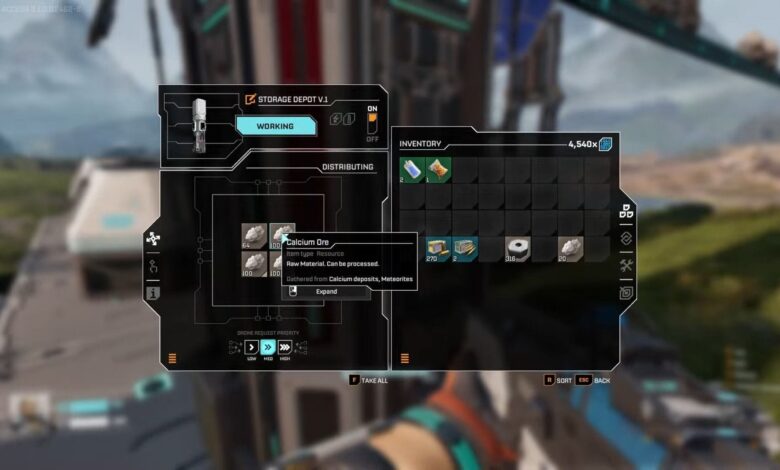Screen dimensions: 780x470
Task: Open the orange list icon under depot panel
Action: [172, 357]
